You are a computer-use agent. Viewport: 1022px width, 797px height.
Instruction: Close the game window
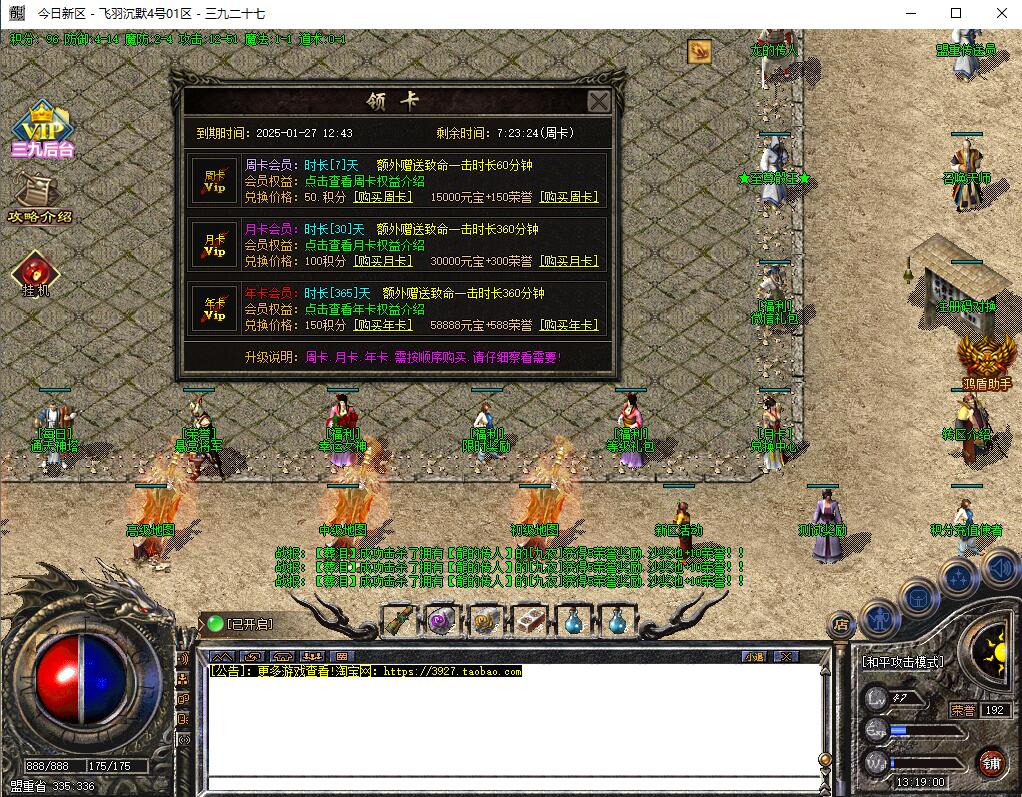click(x=1002, y=13)
